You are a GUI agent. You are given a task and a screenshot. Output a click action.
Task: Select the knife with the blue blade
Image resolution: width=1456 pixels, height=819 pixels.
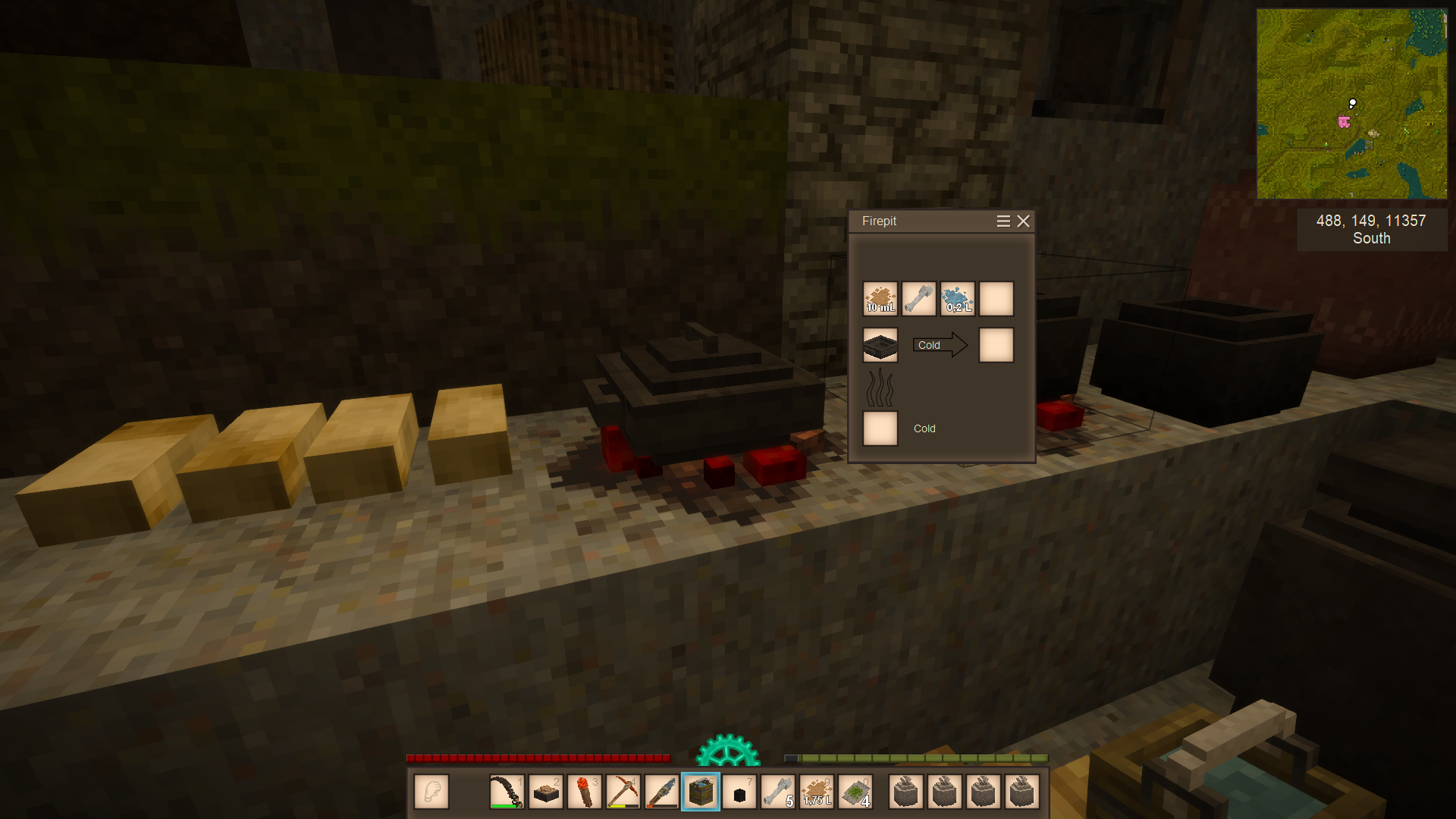coord(661,792)
